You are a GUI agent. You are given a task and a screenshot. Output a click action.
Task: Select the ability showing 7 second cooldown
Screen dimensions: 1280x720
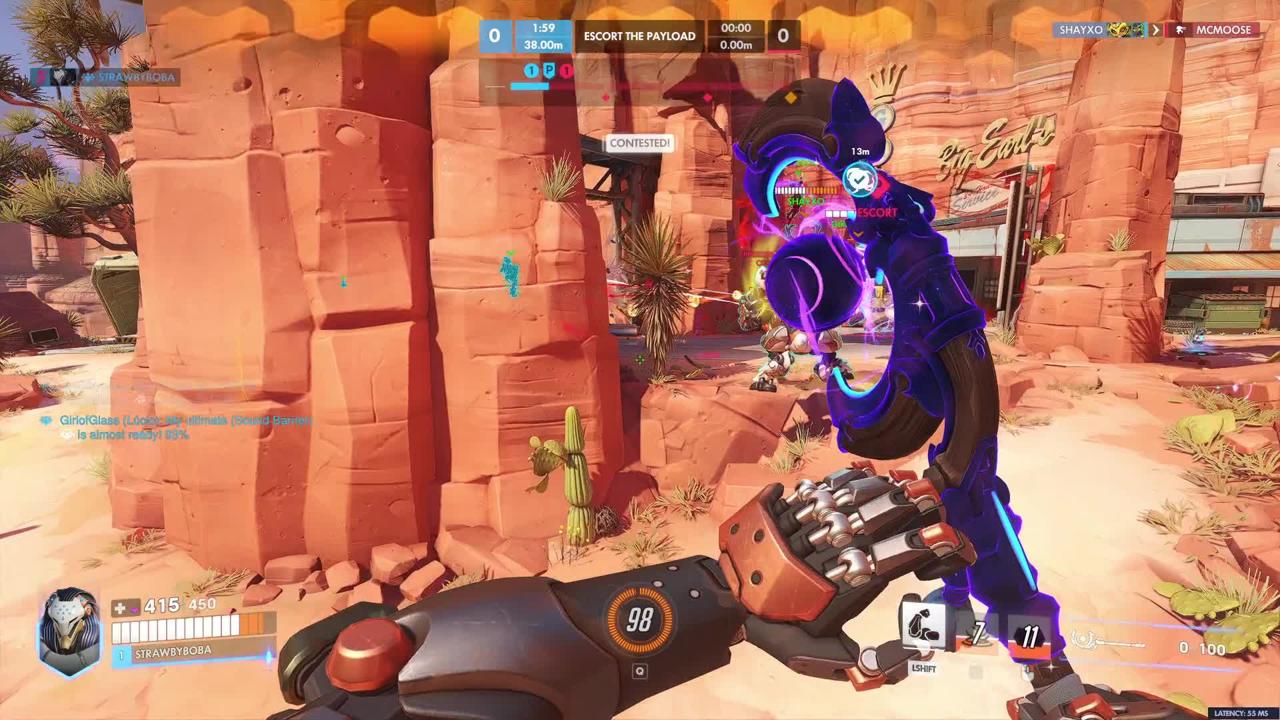(x=977, y=632)
